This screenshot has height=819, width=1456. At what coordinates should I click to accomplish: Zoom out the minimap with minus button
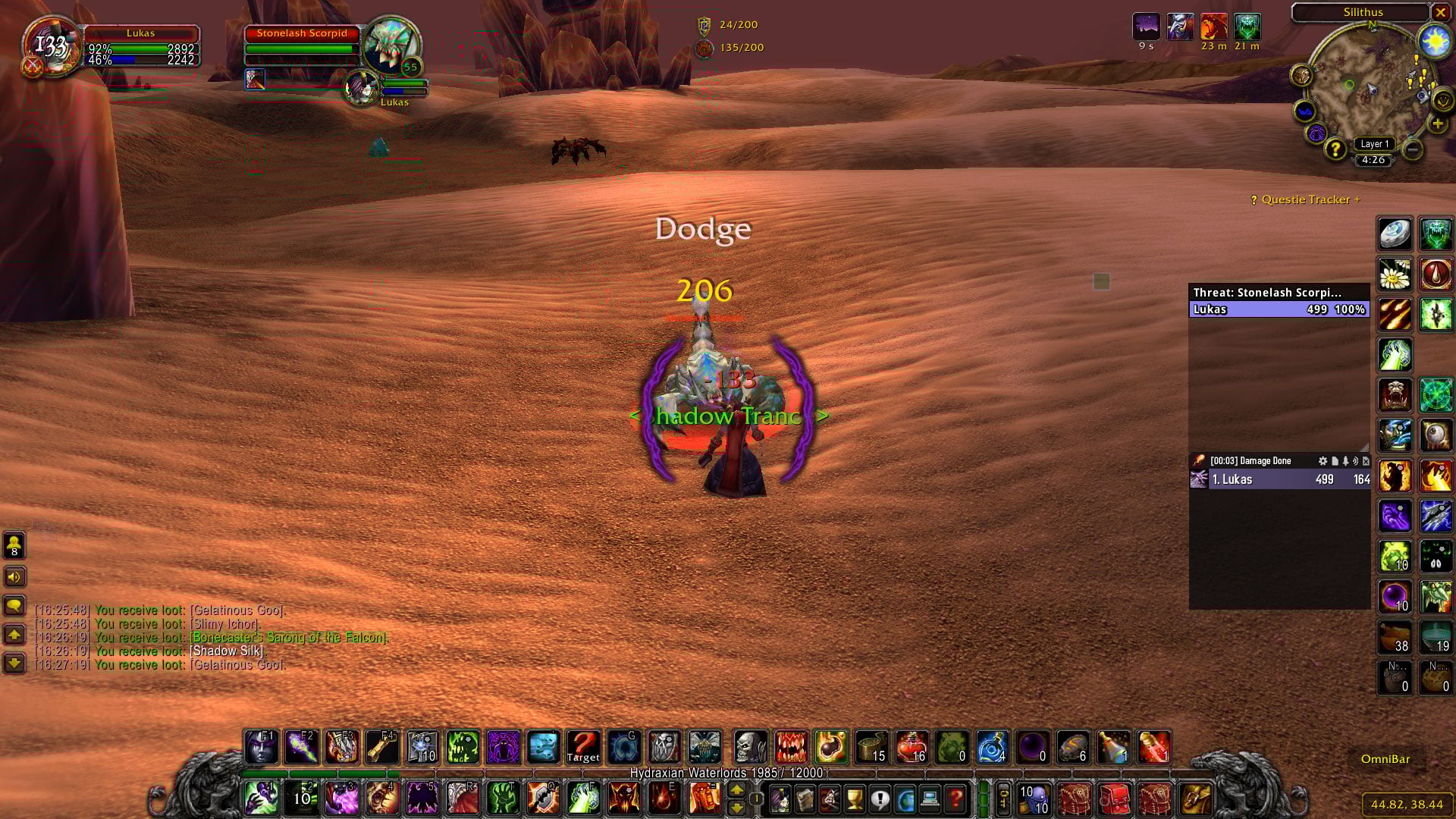pyautogui.click(x=1412, y=149)
